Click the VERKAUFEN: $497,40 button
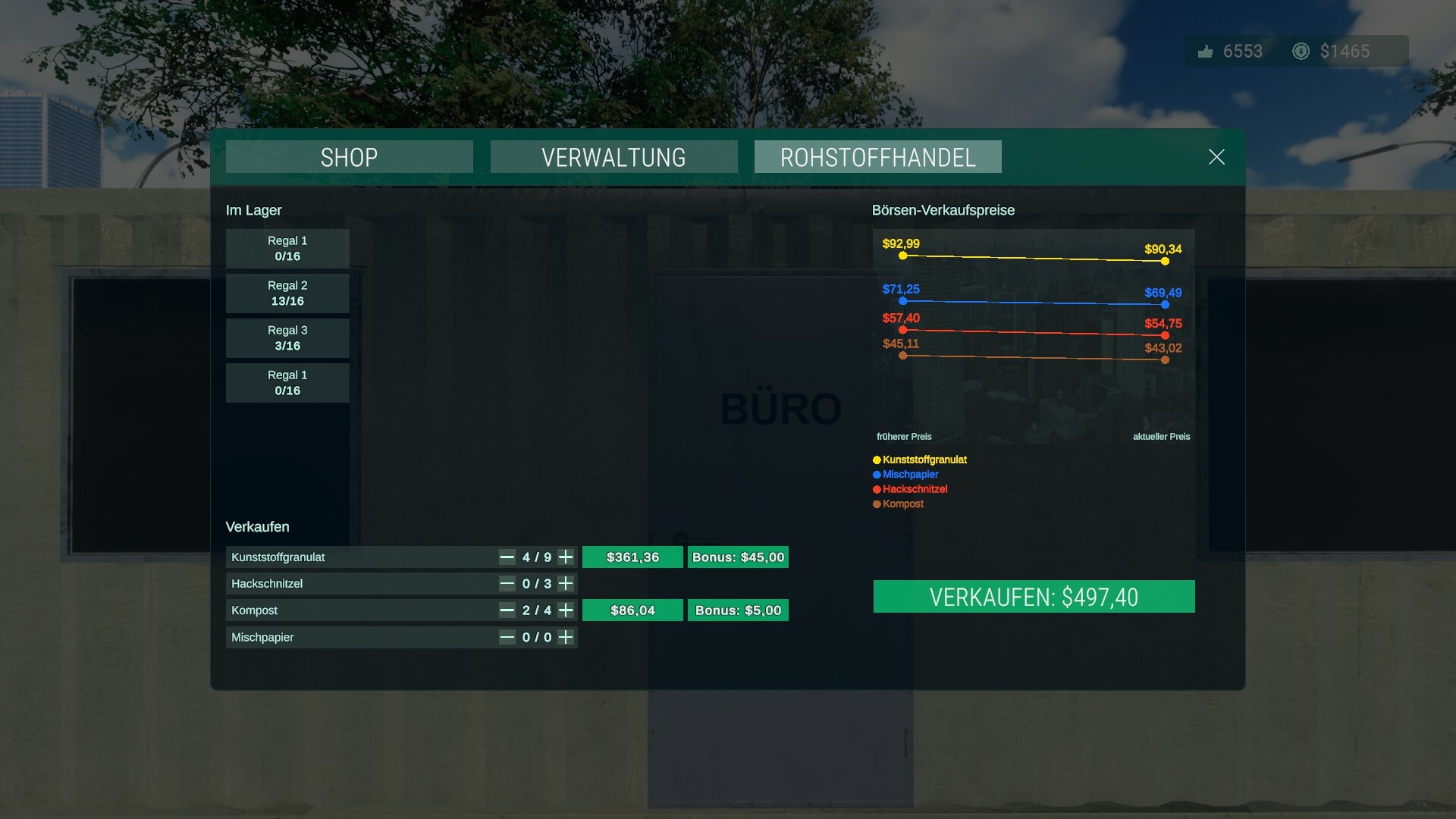 tap(1034, 596)
